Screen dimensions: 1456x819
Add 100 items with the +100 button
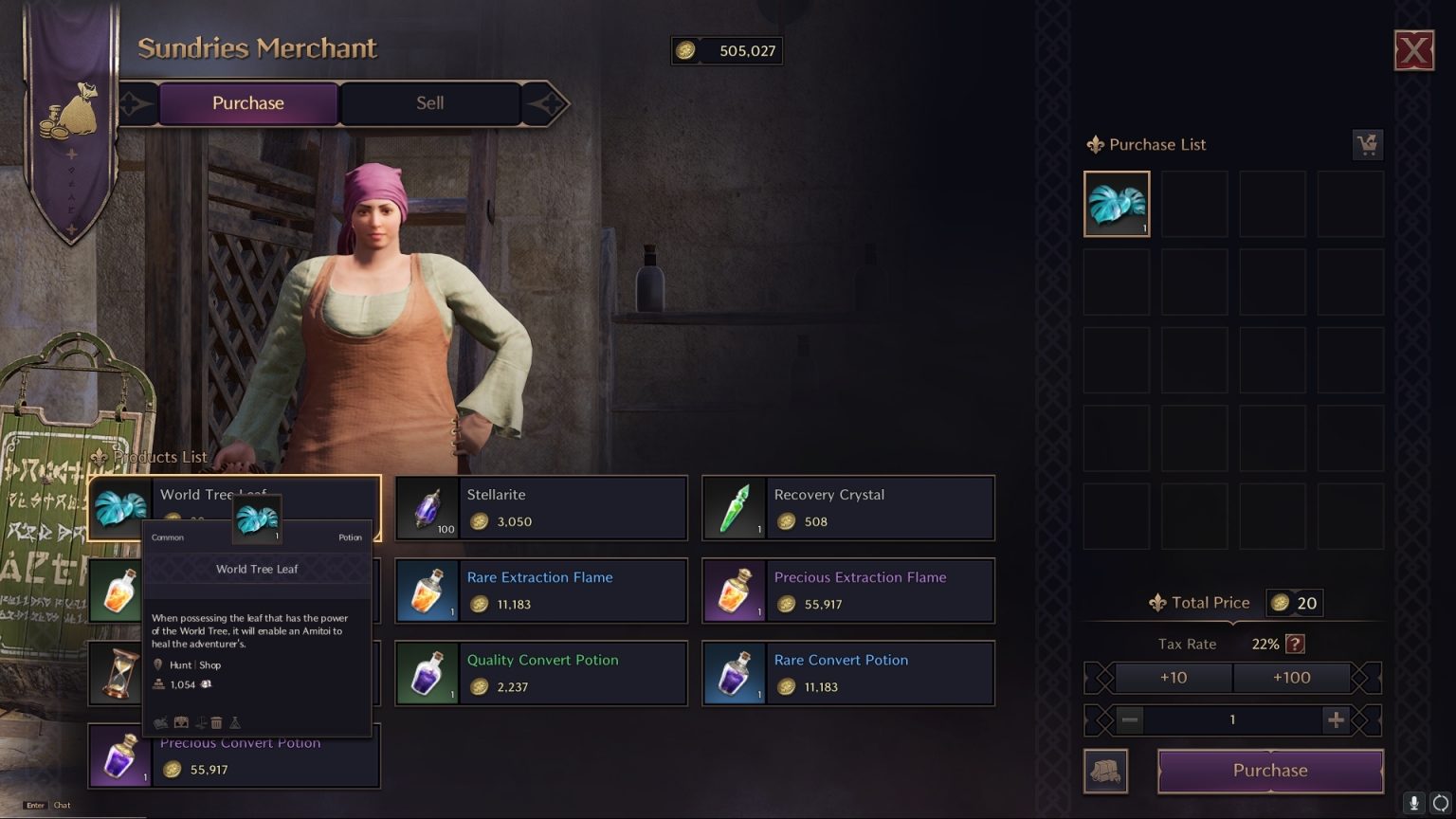click(1291, 678)
